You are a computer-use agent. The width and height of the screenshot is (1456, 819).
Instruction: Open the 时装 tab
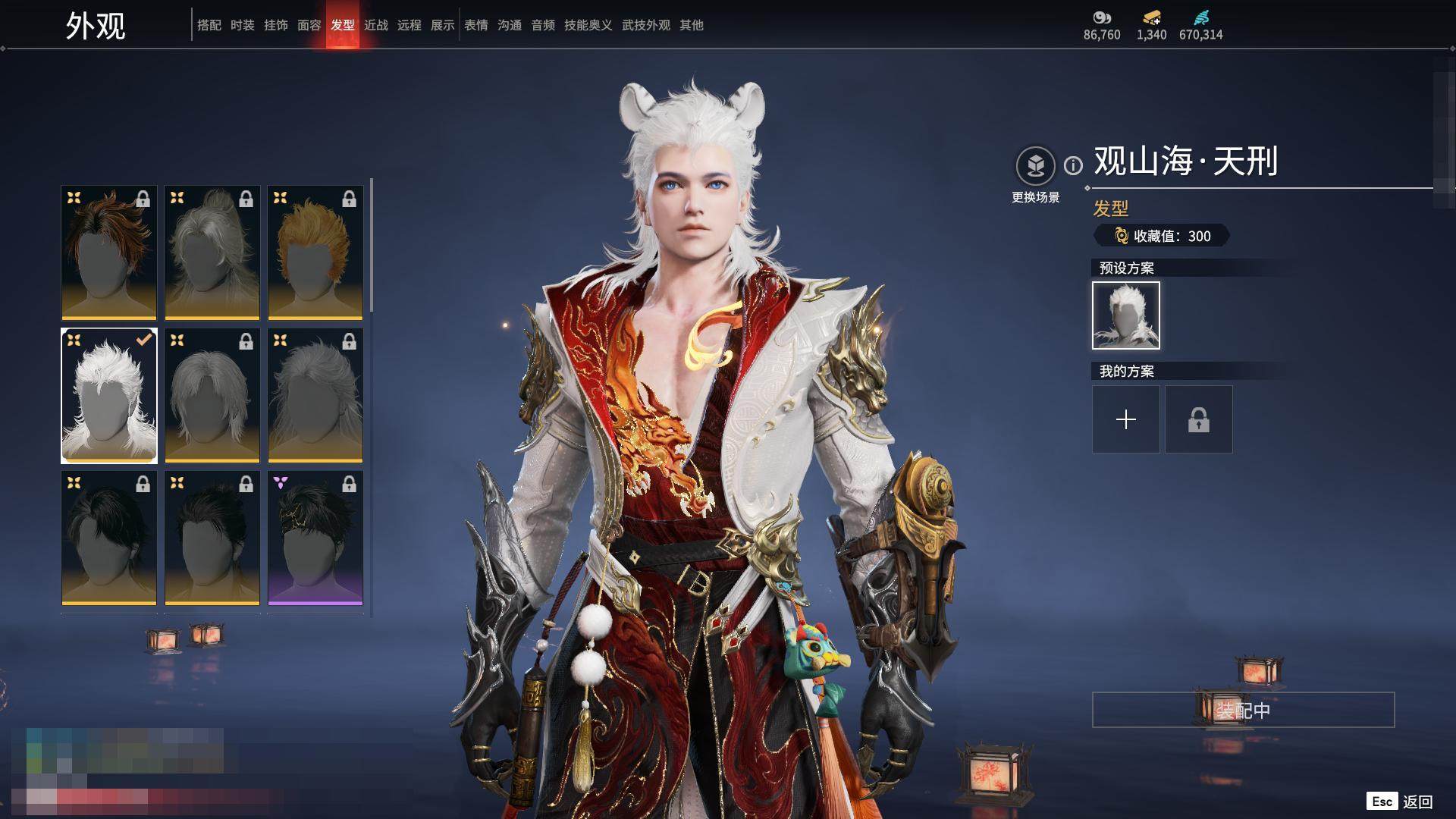point(242,25)
